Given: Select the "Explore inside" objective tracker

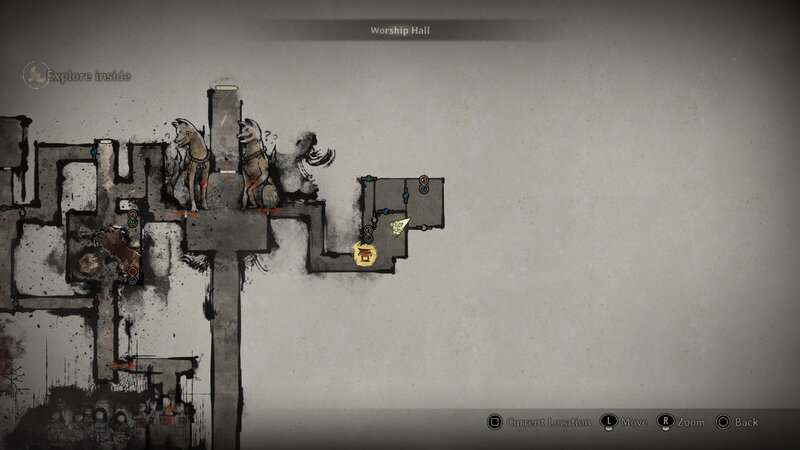Looking at the screenshot, I should coord(78,75).
